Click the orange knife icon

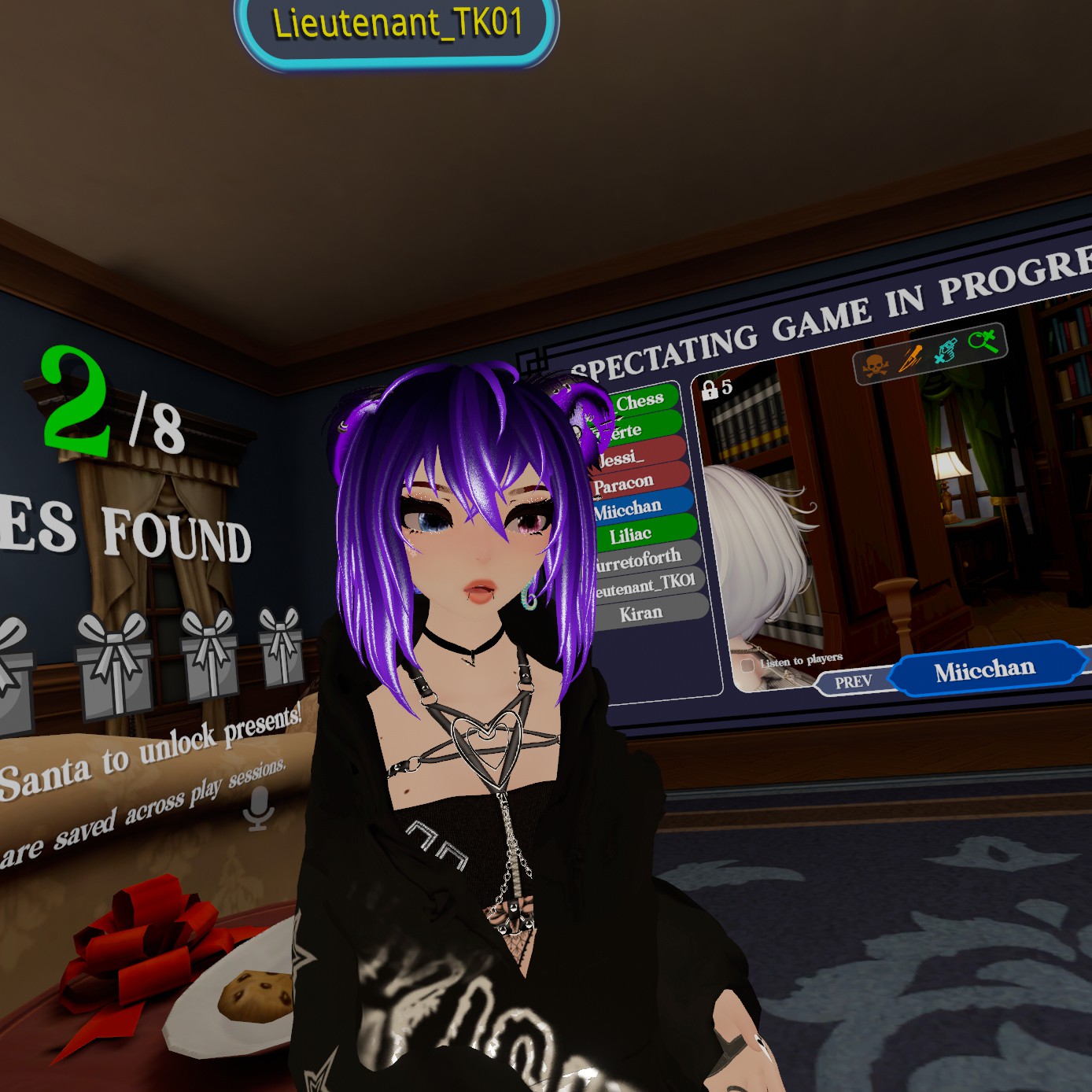click(x=911, y=358)
